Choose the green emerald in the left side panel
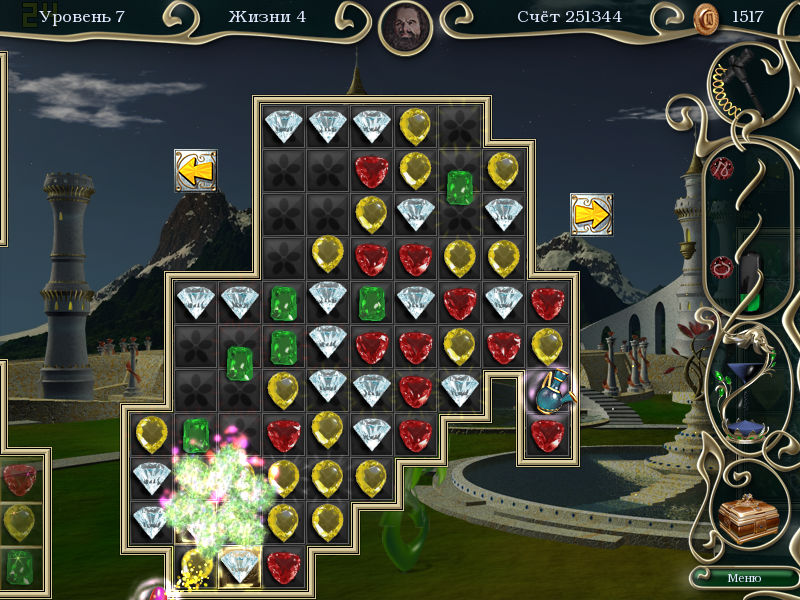Screen dimensions: 800x600 click(20, 566)
